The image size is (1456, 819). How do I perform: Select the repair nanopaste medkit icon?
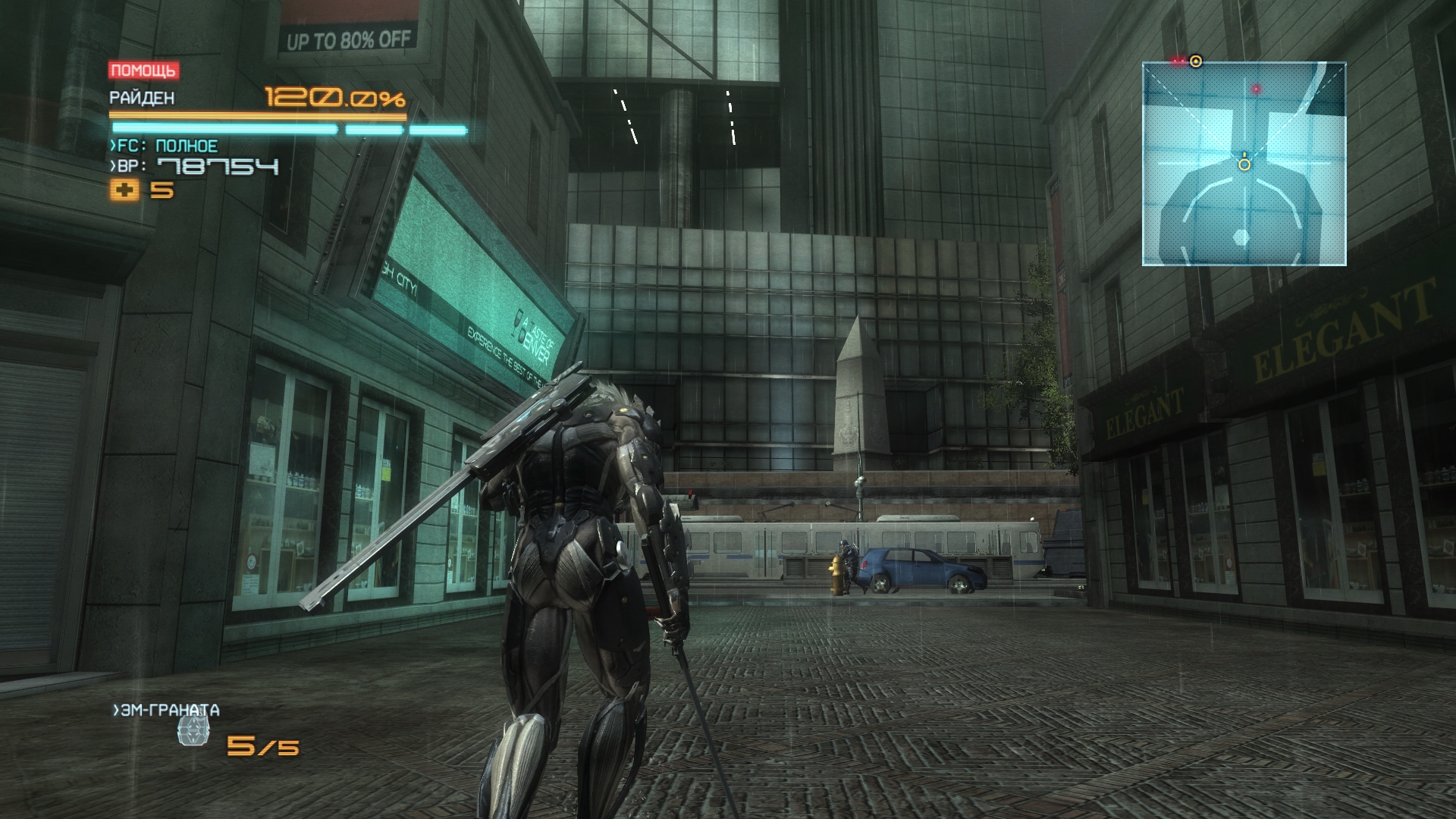(125, 190)
